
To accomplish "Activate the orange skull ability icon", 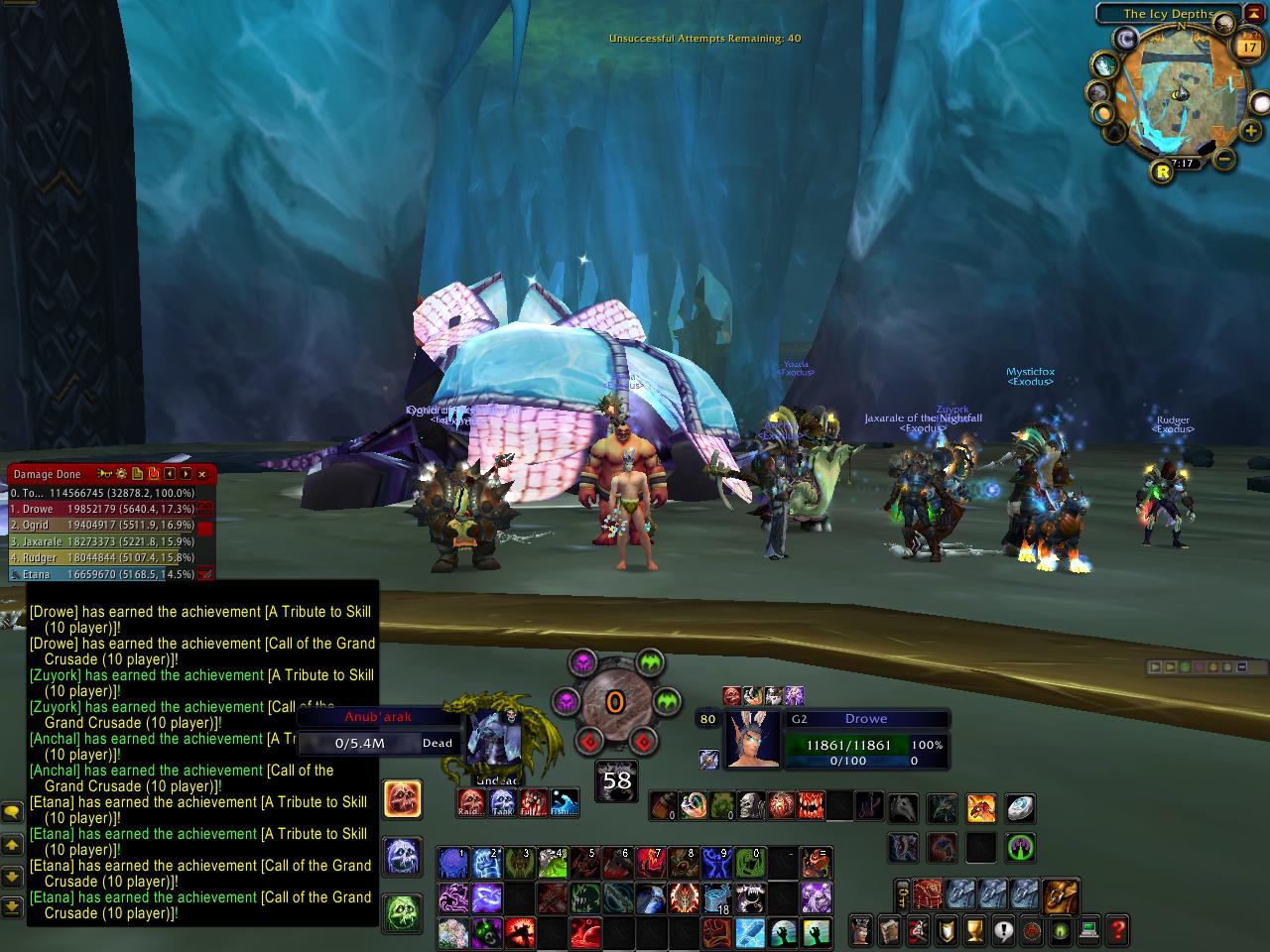I will pyautogui.click(x=402, y=799).
